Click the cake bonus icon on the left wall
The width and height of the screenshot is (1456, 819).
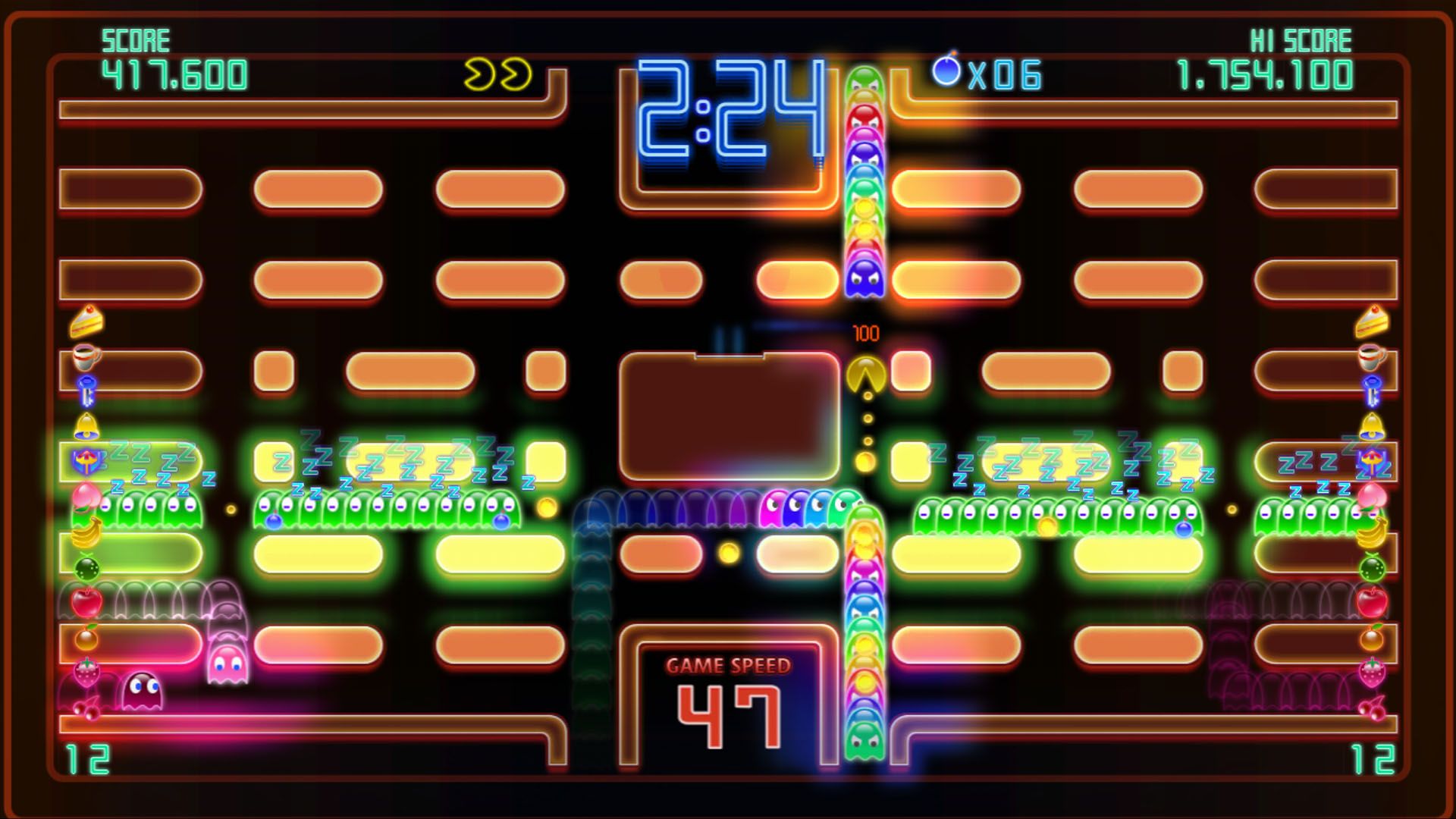coord(86,322)
